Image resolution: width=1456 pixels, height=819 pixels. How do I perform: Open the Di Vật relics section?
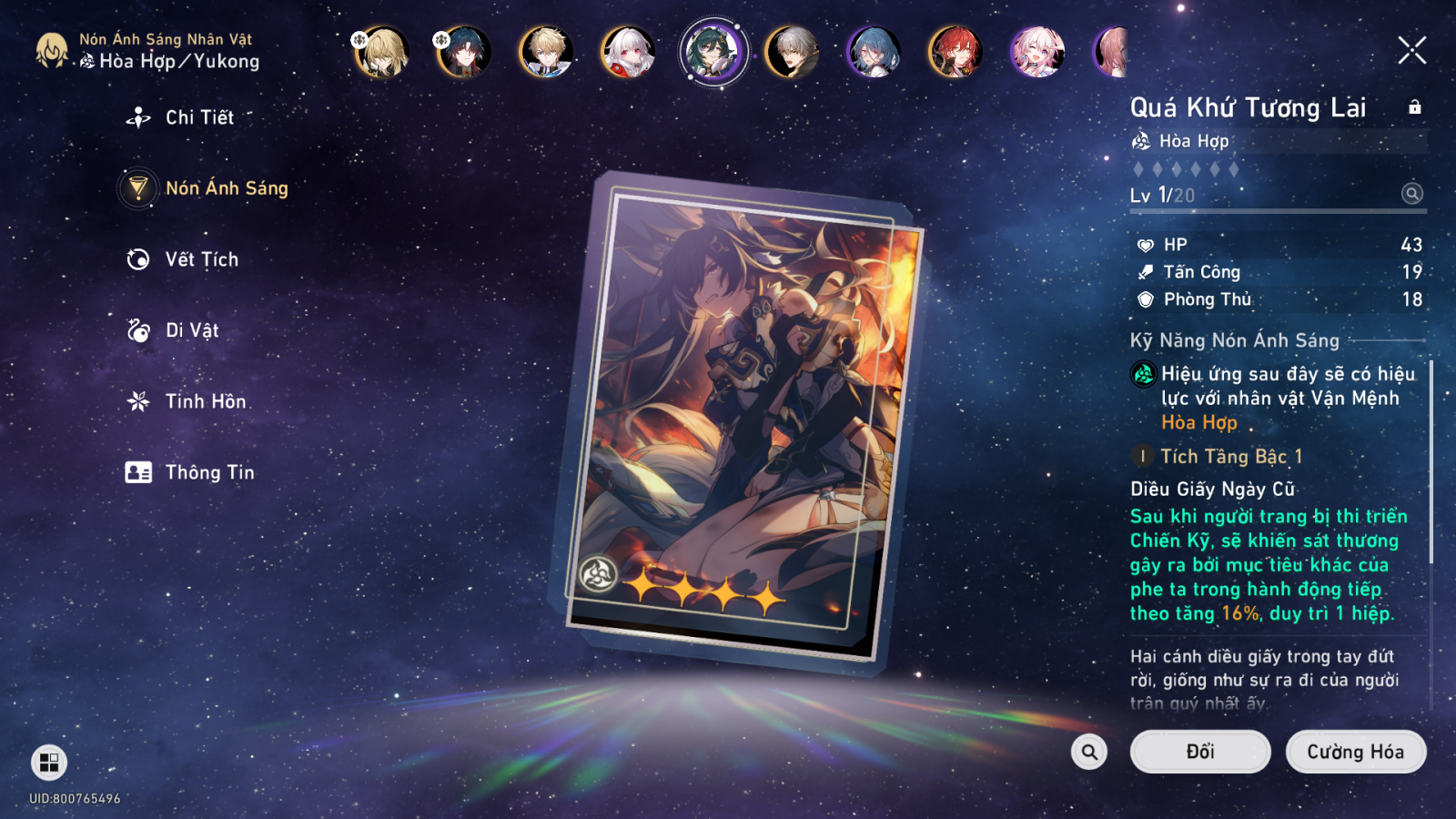[x=191, y=330]
